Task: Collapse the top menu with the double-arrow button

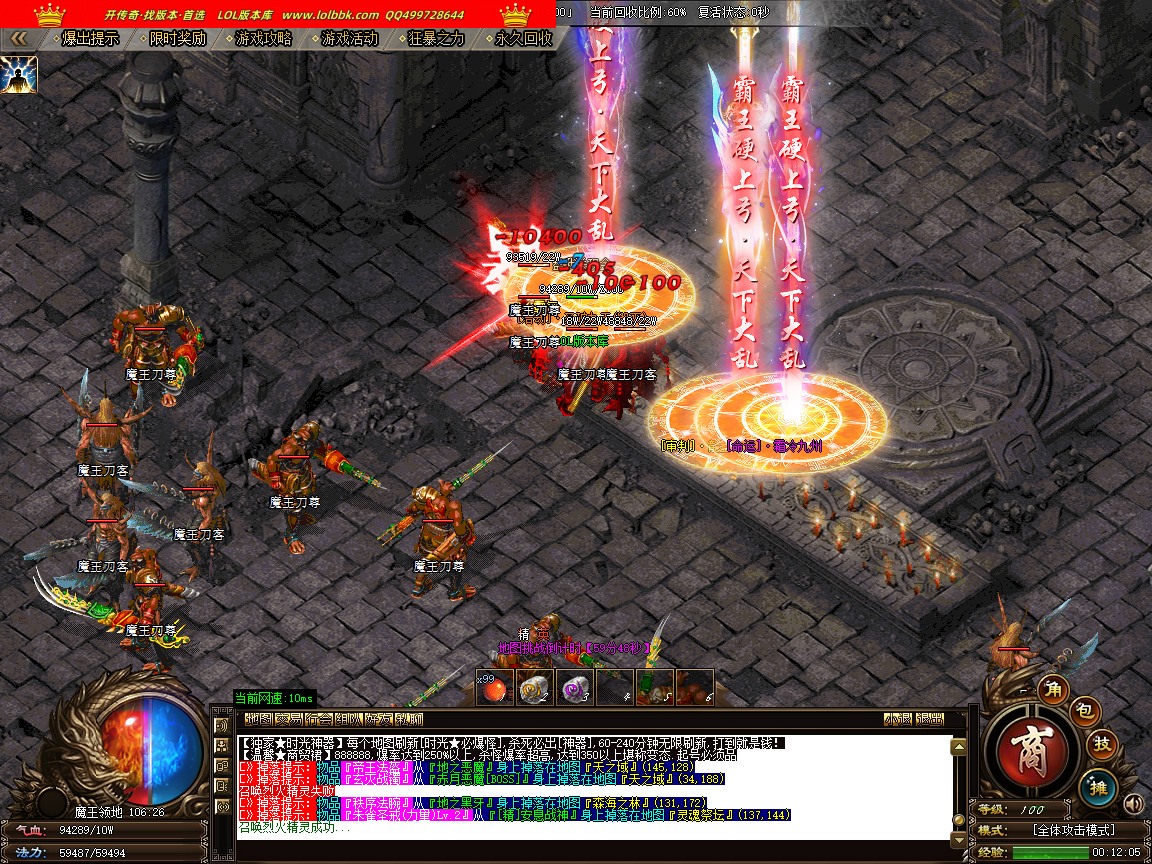Action: coord(18,39)
